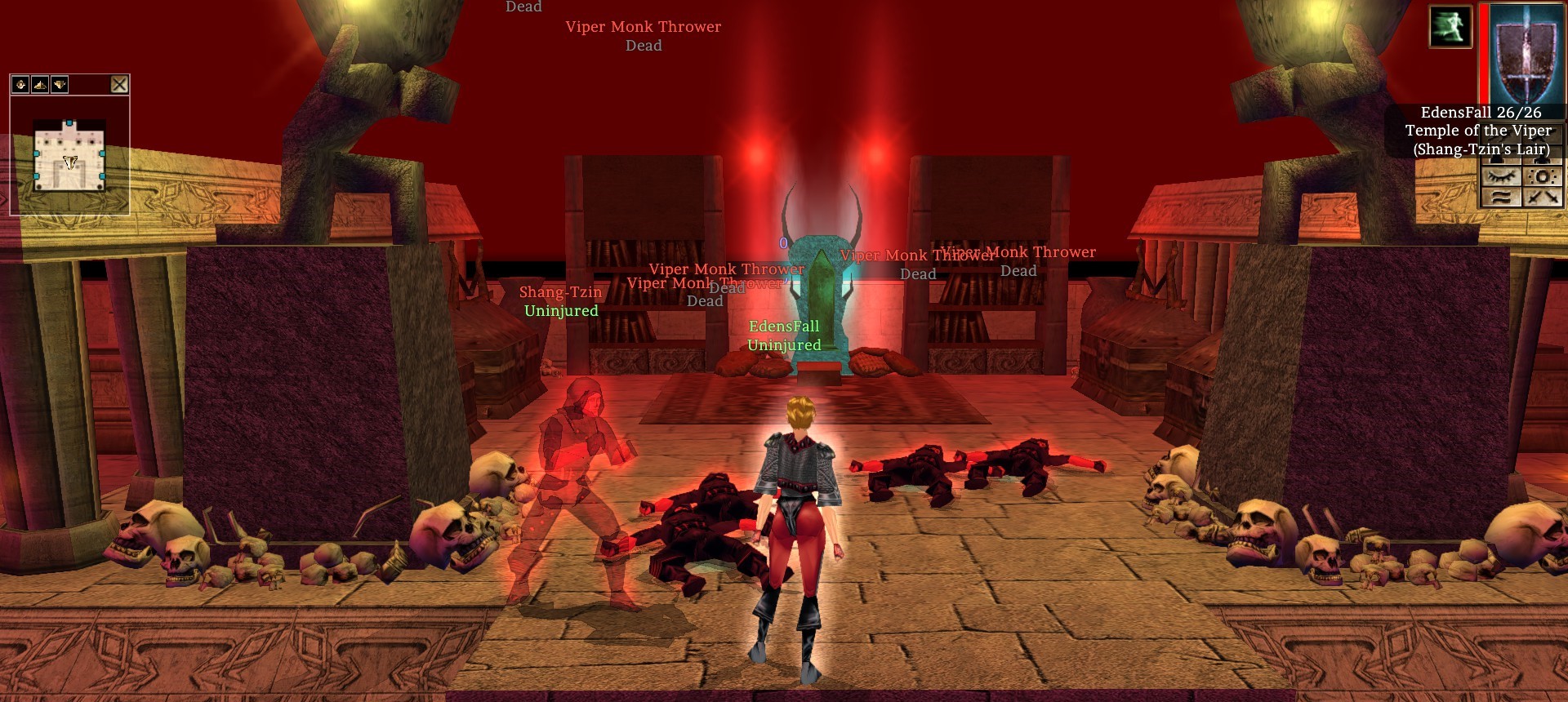1568x702 pixels.
Task: Click the green running figure status icon
Action: [1450, 27]
